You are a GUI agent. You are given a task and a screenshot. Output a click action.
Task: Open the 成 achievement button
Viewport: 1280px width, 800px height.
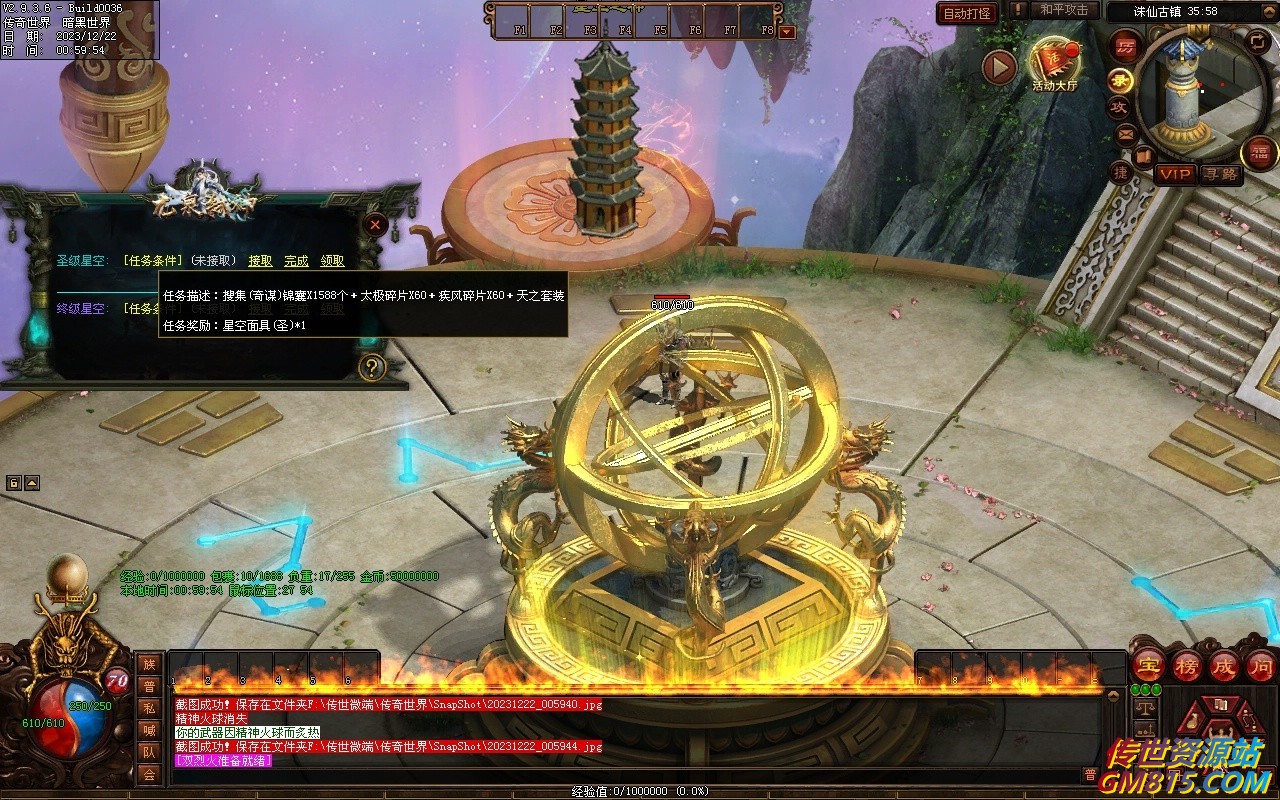pyautogui.click(x=1223, y=665)
